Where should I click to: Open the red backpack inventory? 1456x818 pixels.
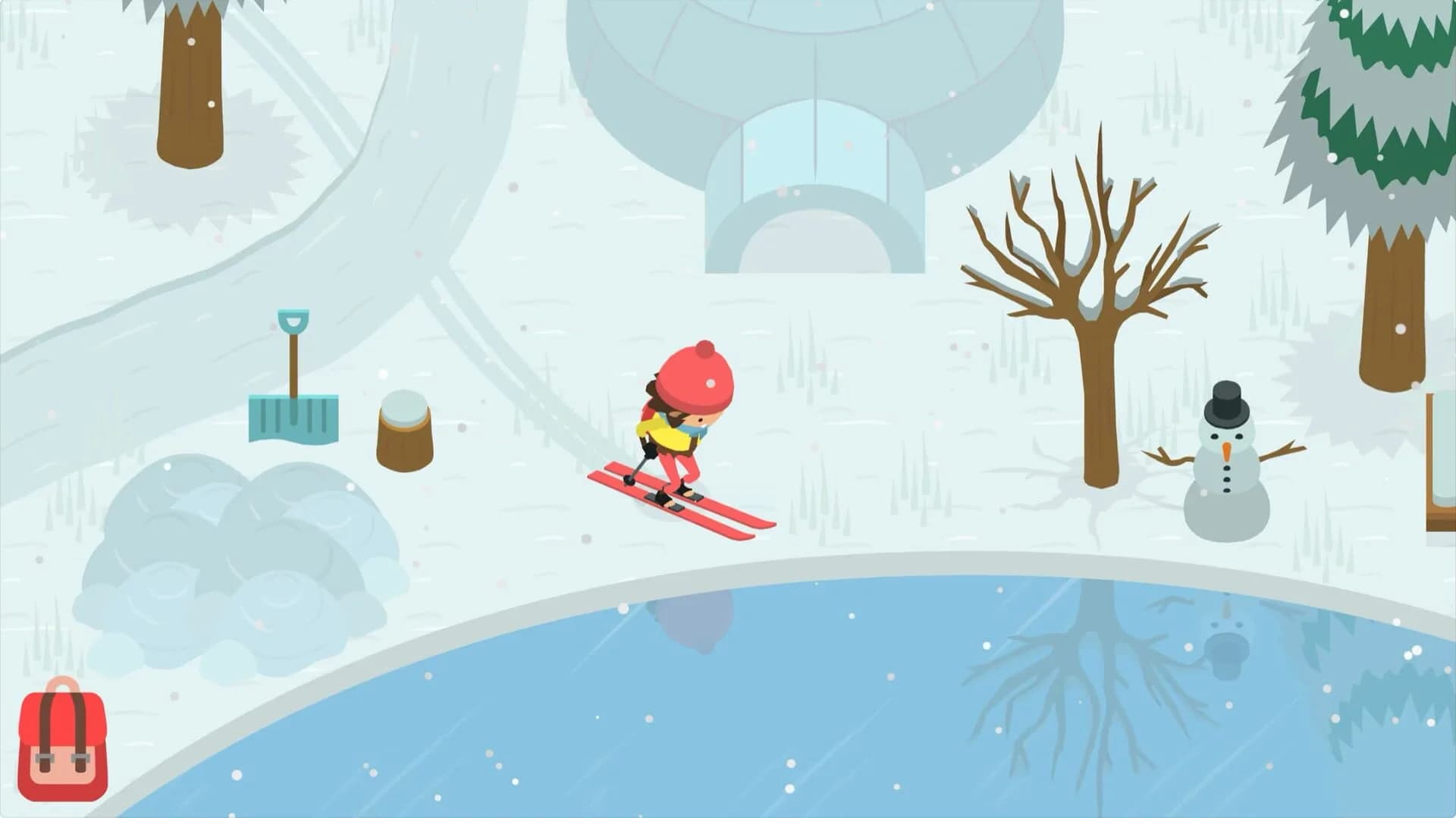64,747
